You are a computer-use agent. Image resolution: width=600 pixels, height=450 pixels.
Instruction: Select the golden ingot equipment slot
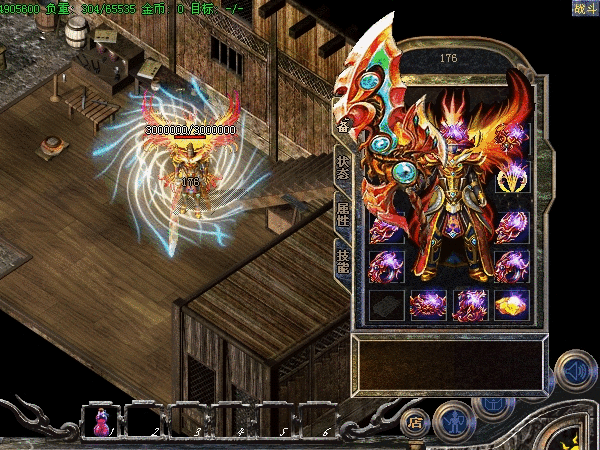click(511, 304)
